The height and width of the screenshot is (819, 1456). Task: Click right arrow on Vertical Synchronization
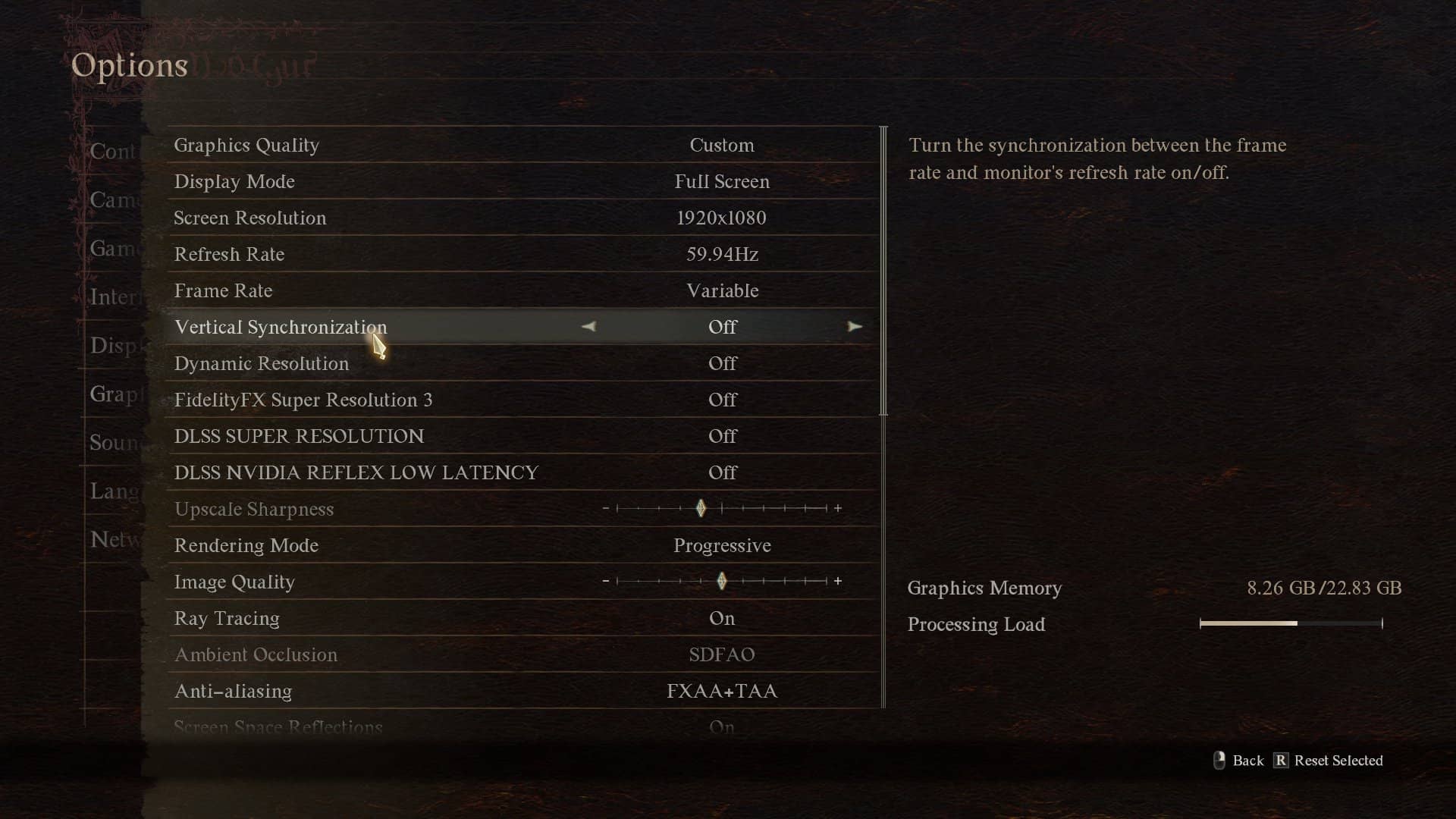(x=855, y=327)
